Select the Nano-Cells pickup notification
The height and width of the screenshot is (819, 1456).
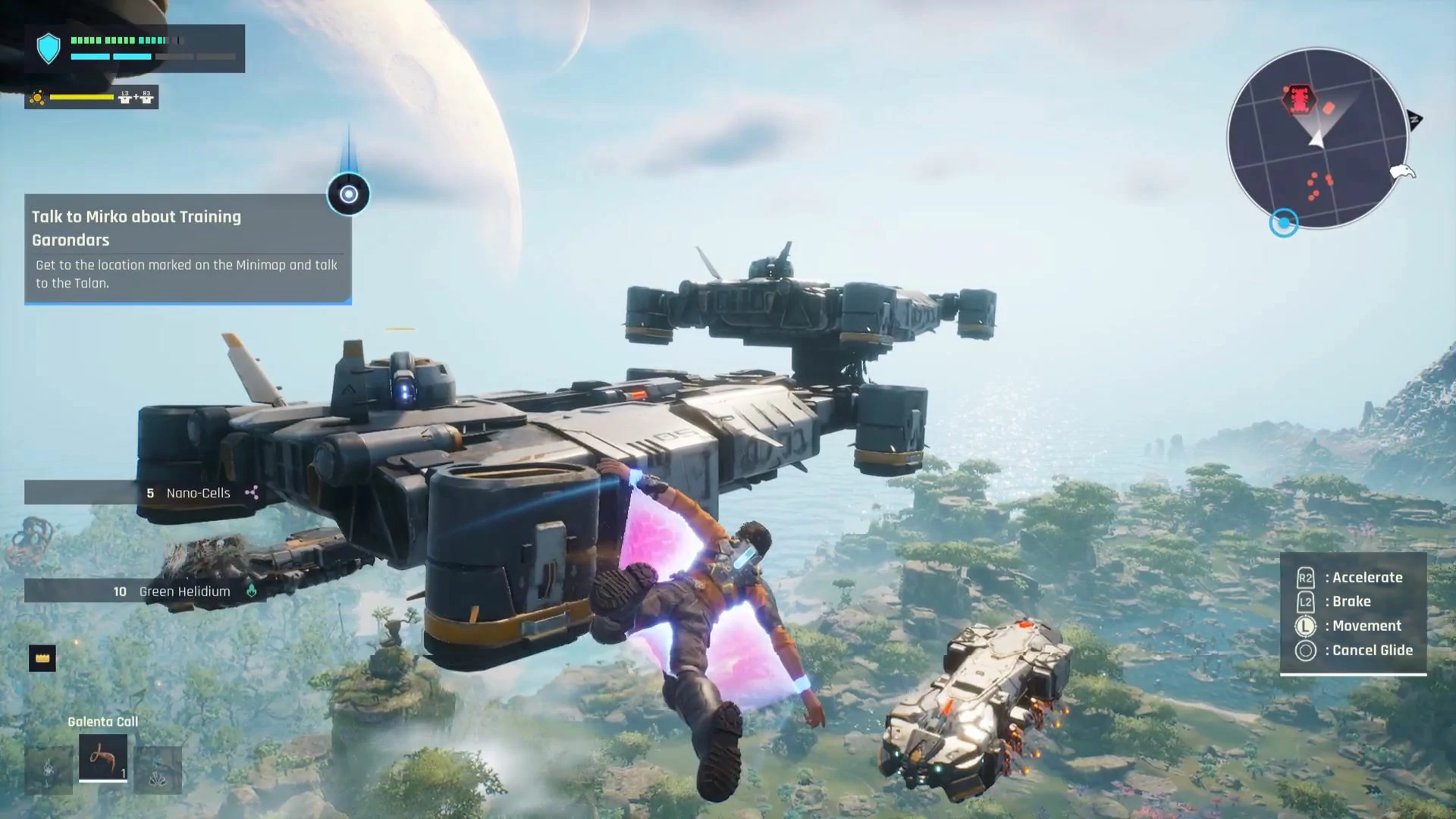144,493
